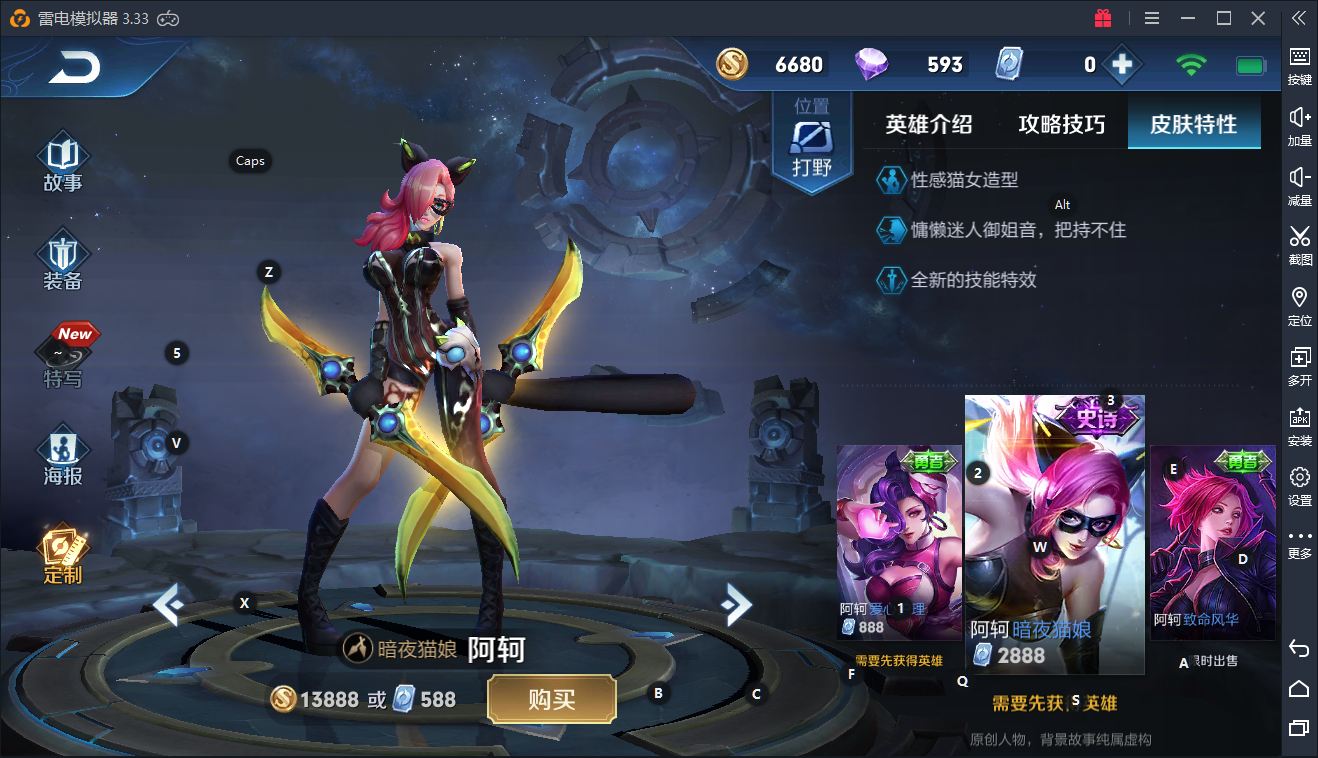Click the 打野 position badge
Screen dimensions: 1318x758
click(811, 145)
